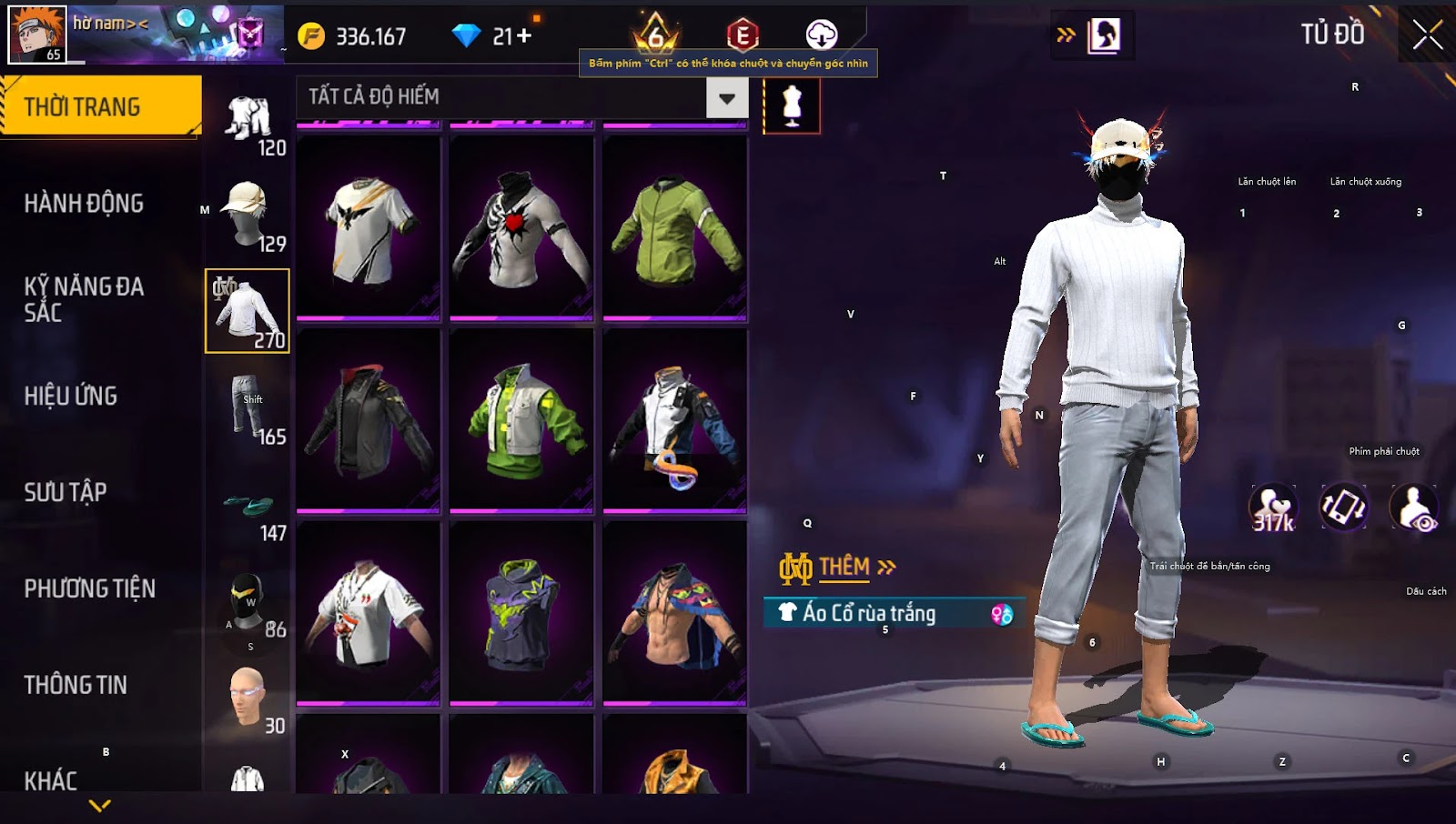Switch to the PHƯƠNG TIỆN tab
Screen dimensions: 1456x824
[89, 588]
